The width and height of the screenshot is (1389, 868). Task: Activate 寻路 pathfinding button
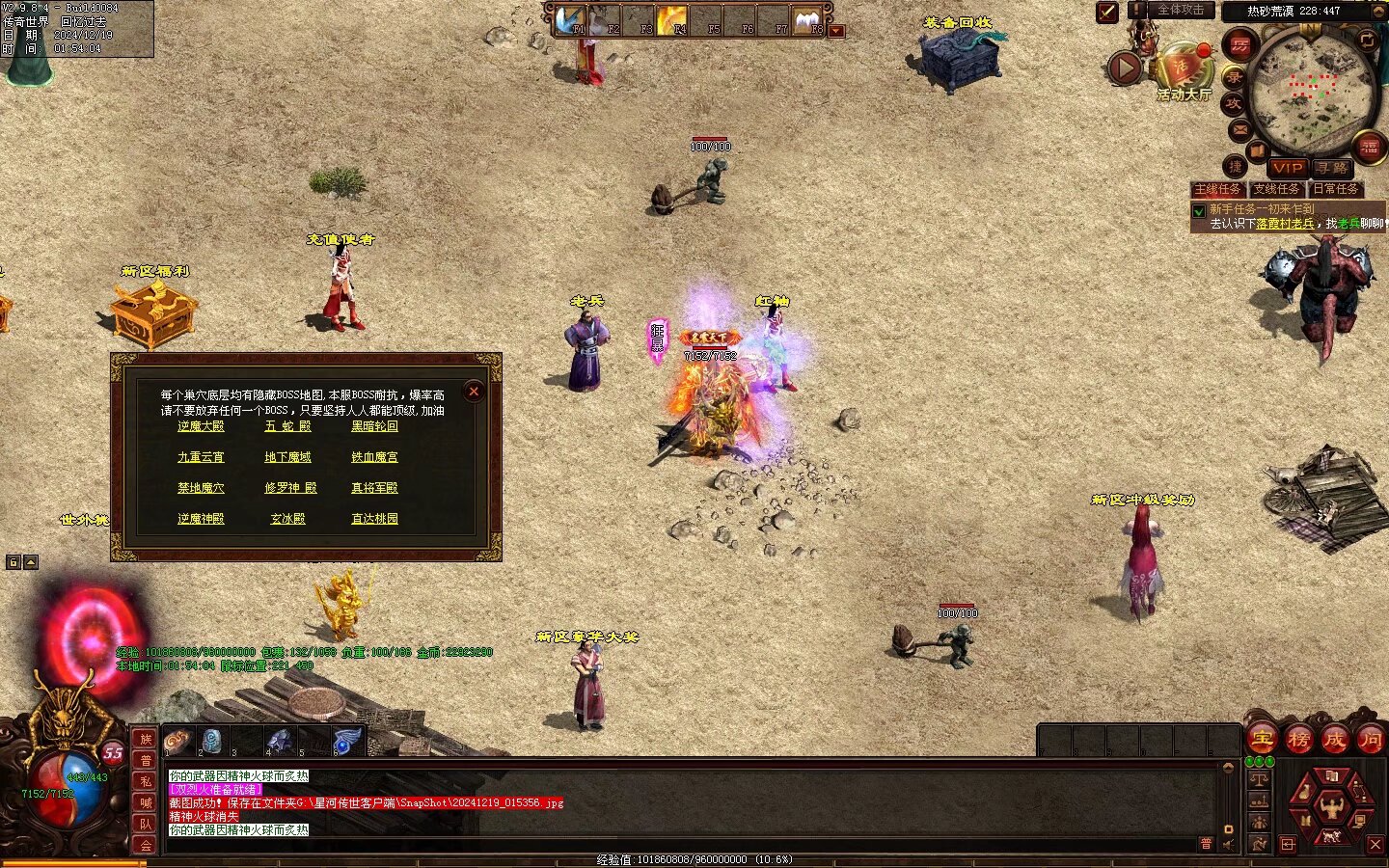pos(1332,168)
